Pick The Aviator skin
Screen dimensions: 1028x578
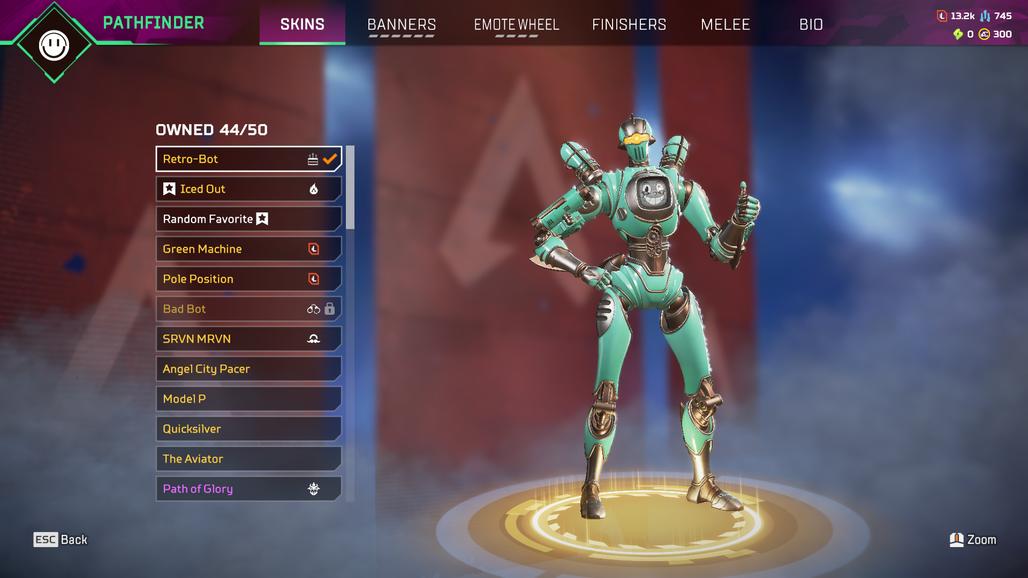click(248, 459)
